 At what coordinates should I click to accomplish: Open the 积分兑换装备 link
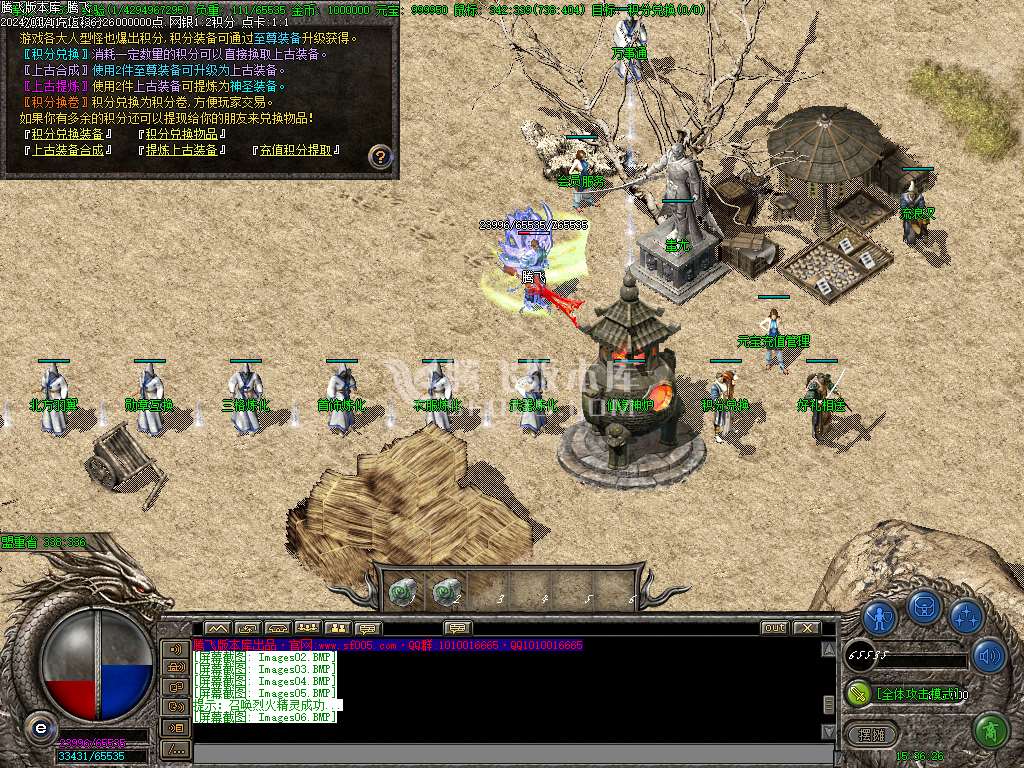[x=68, y=134]
